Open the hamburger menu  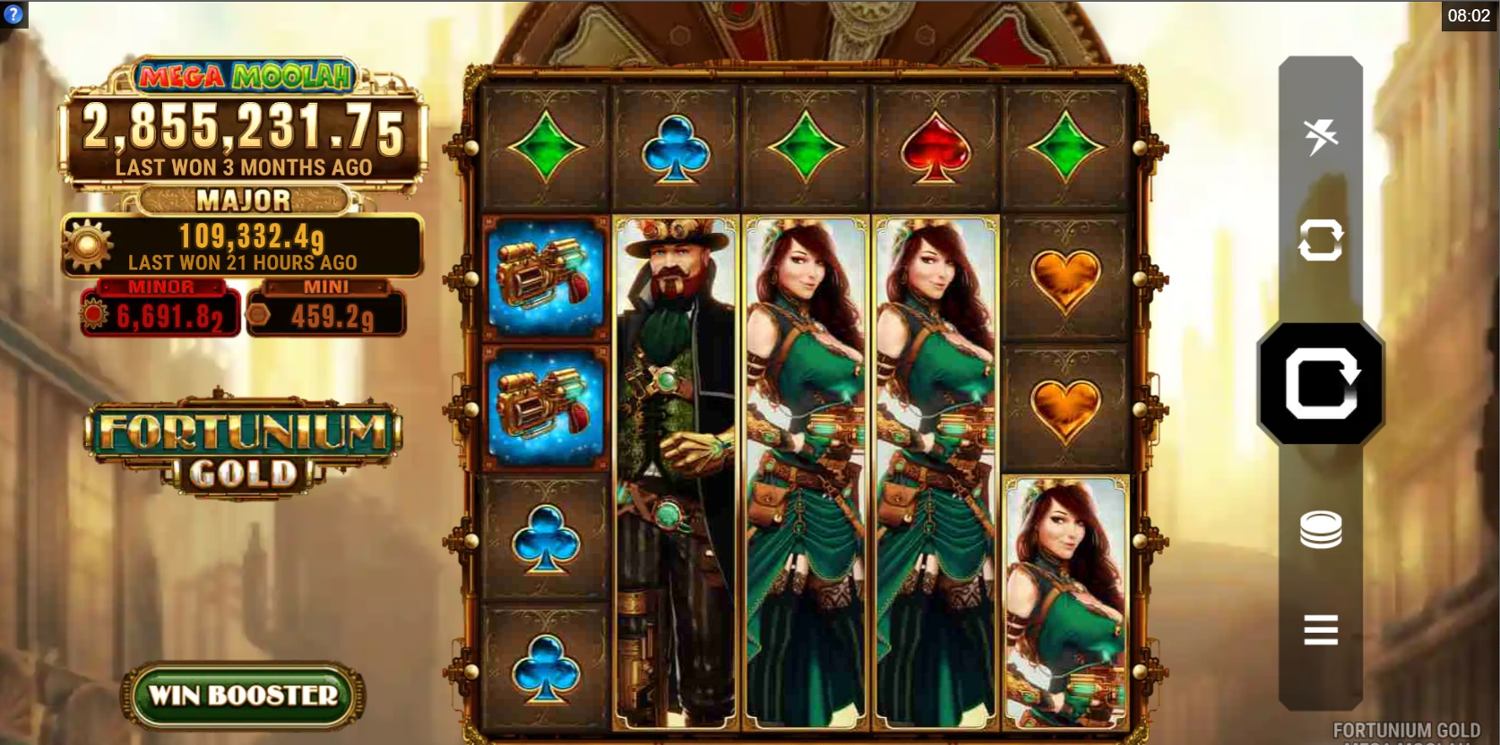pyautogui.click(x=1320, y=630)
